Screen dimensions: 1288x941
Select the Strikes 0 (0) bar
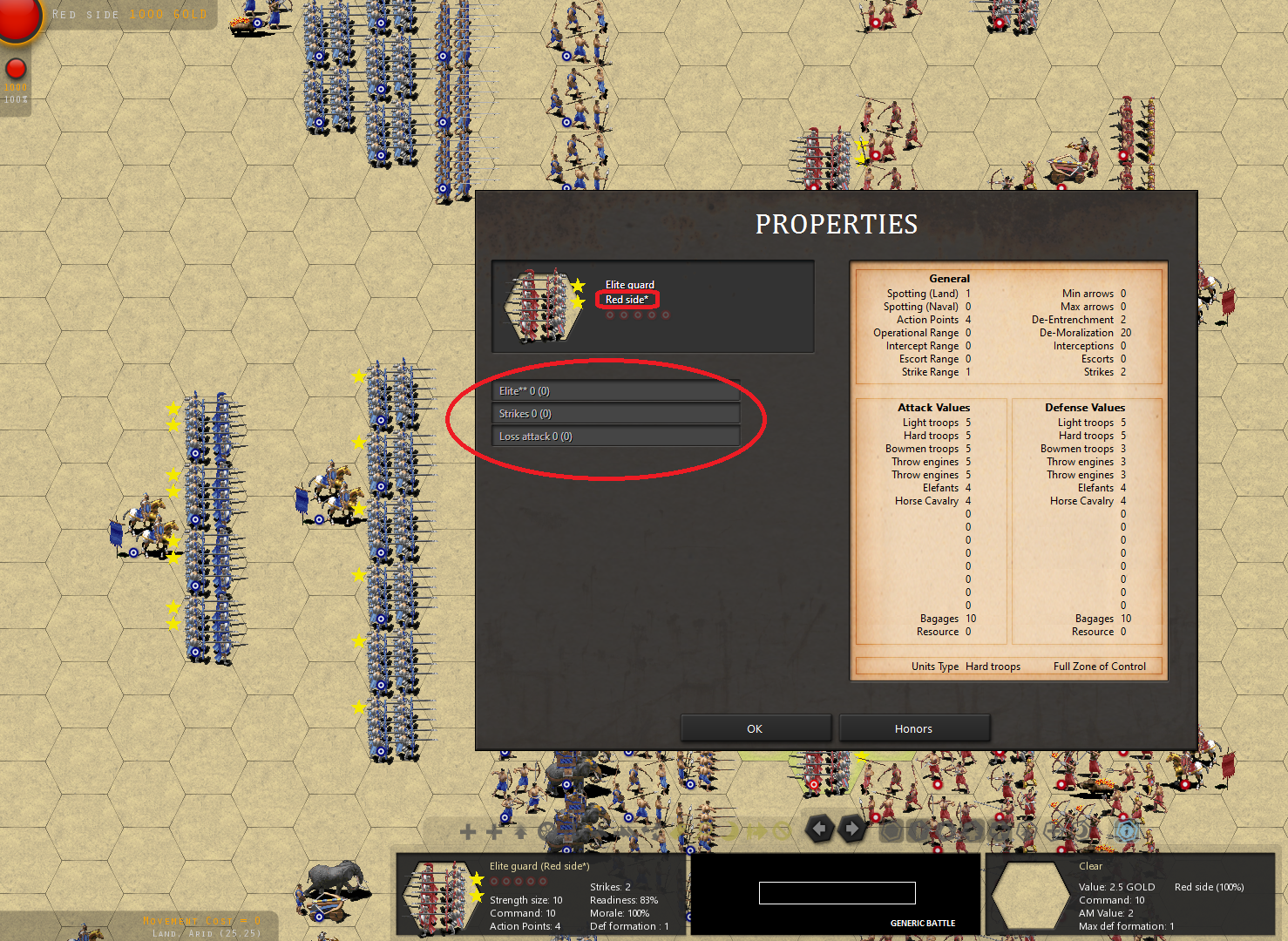tap(616, 413)
